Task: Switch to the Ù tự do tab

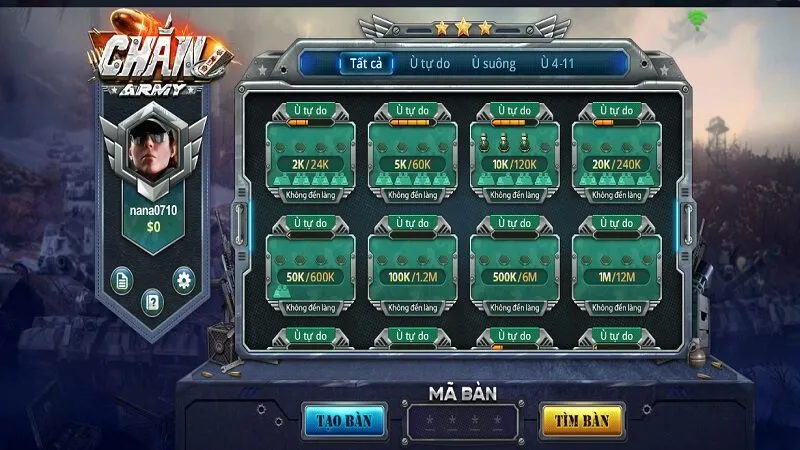Action: click(429, 63)
